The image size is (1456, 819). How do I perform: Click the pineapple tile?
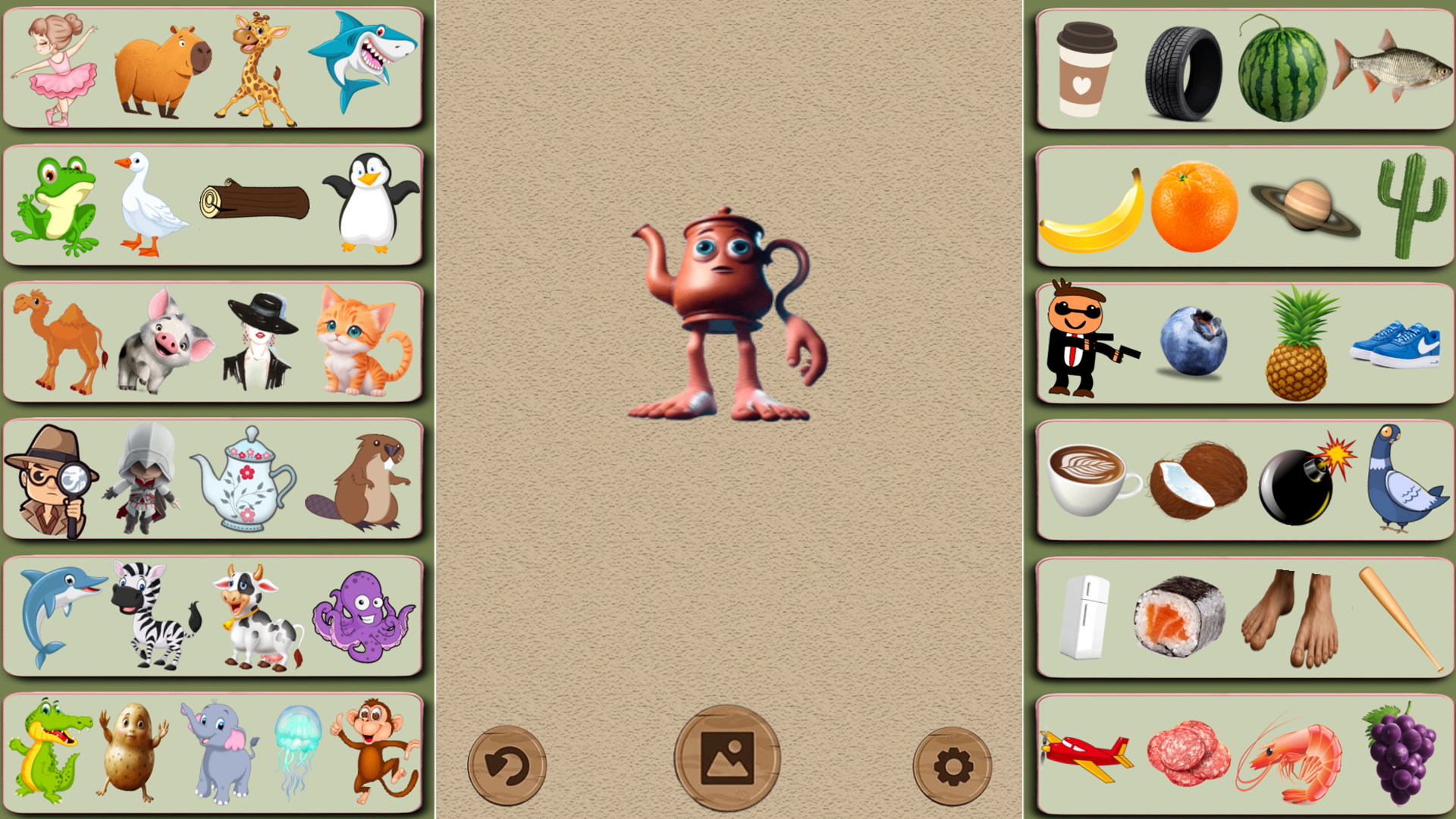1297,340
